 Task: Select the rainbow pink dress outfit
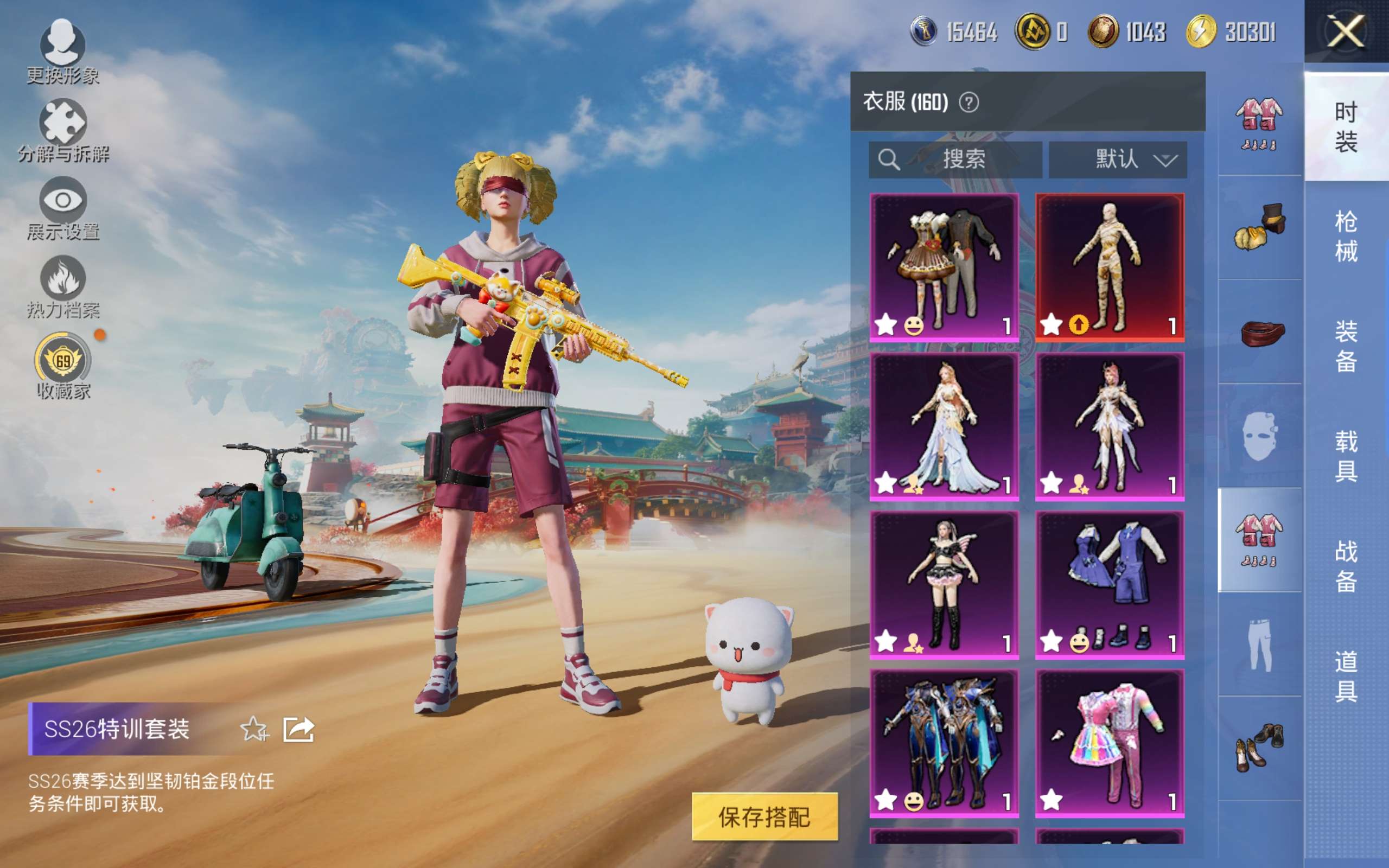tap(1110, 743)
